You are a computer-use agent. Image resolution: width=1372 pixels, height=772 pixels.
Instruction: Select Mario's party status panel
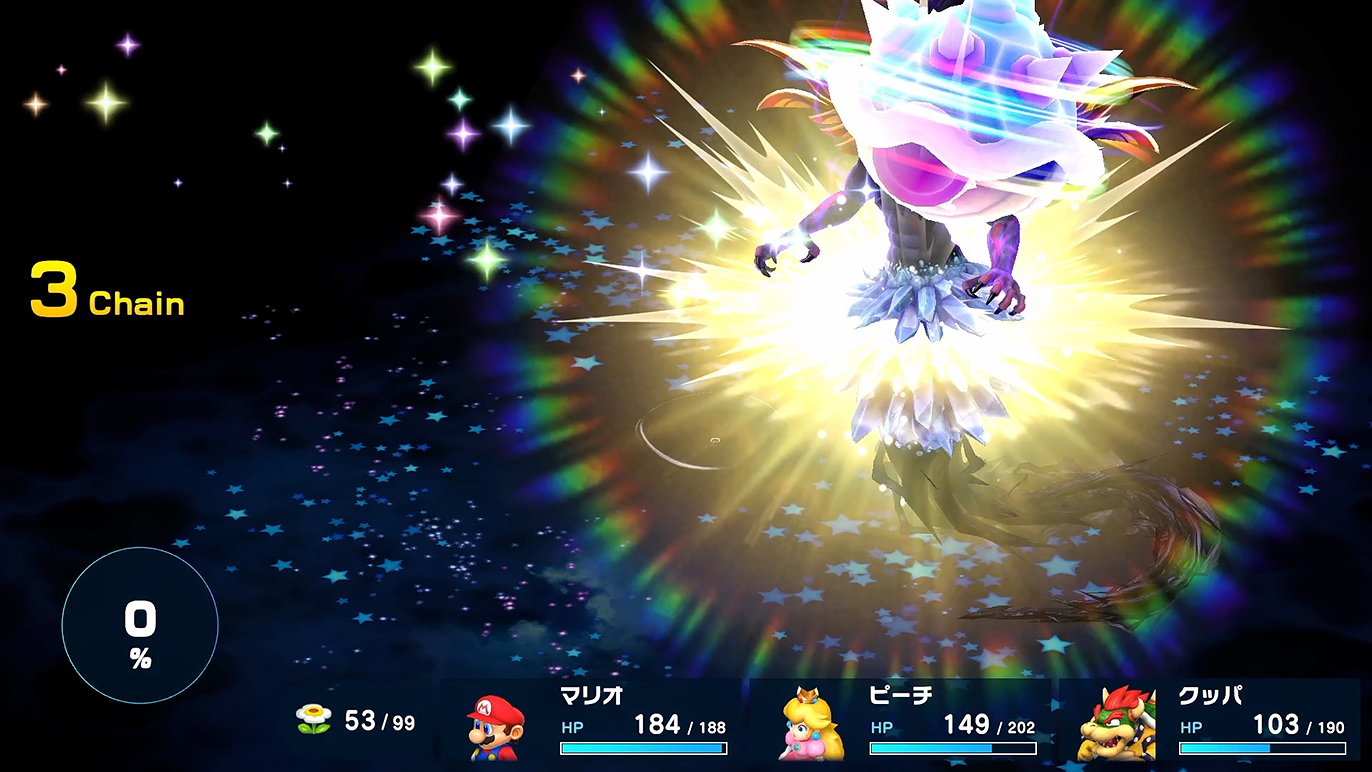click(x=594, y=722)
